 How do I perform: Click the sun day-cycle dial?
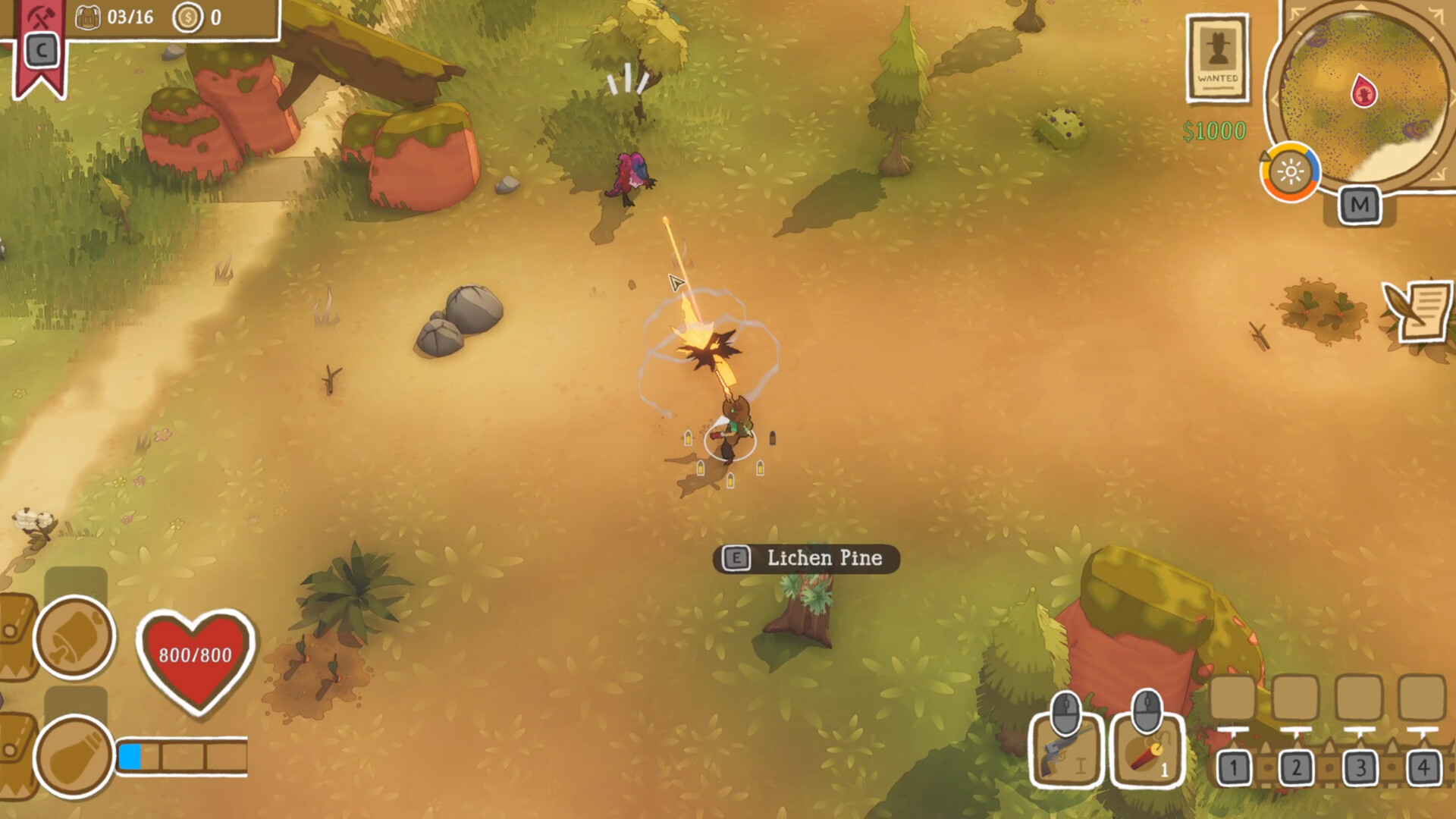coord(1290,172)
